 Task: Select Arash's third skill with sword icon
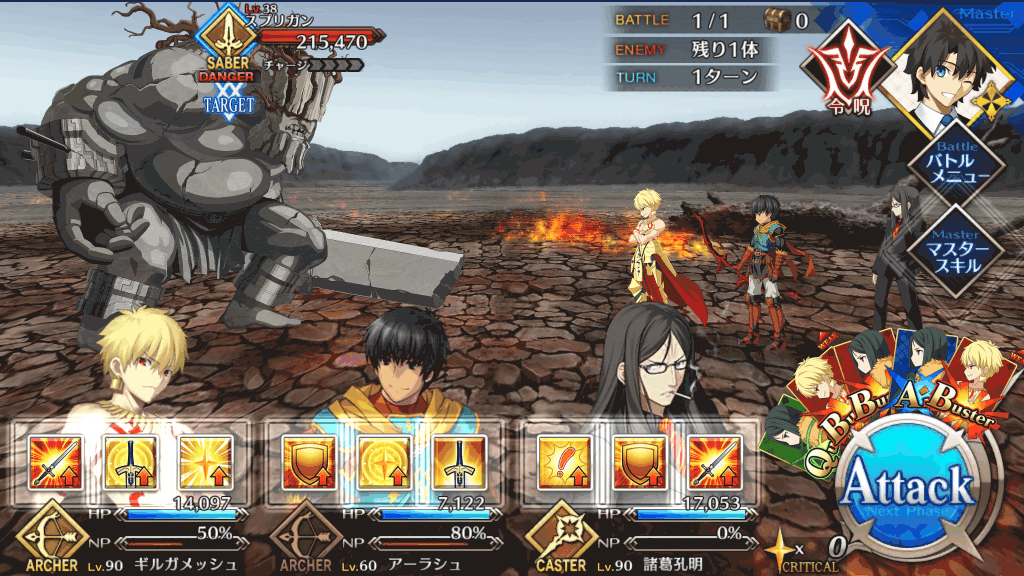pos(459,461)
